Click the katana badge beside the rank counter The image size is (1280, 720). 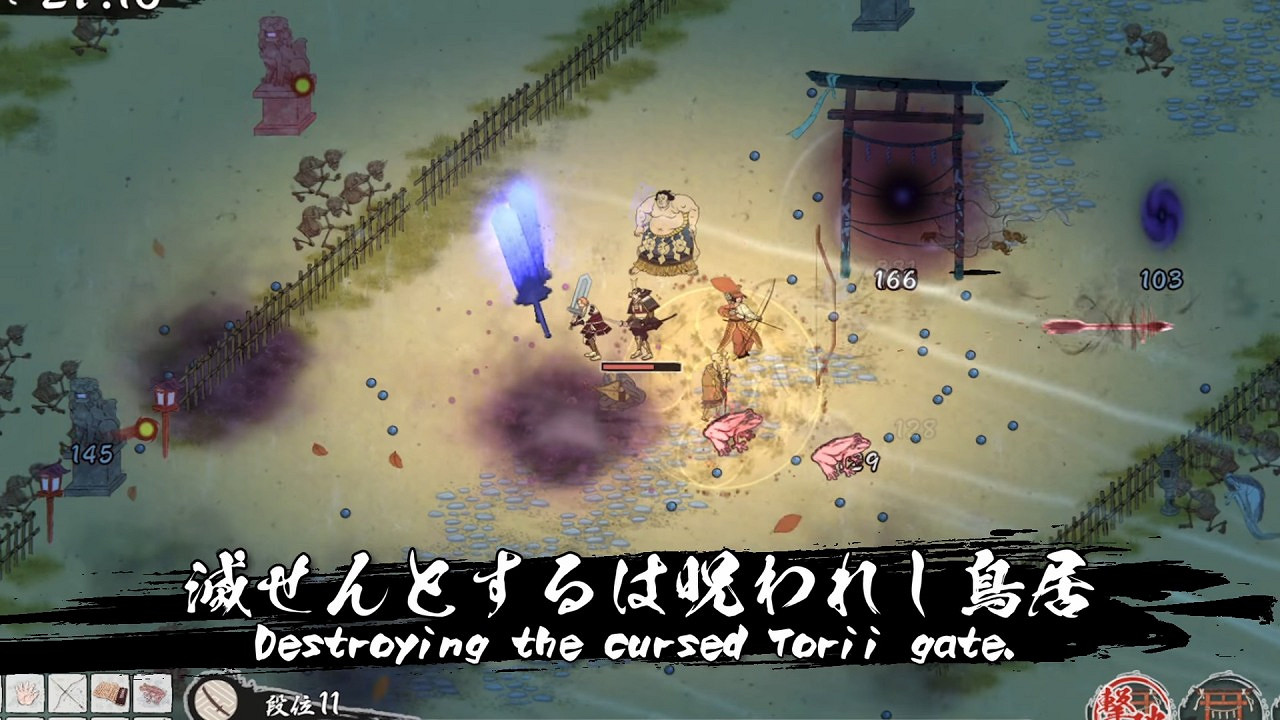tap(213, 697)
